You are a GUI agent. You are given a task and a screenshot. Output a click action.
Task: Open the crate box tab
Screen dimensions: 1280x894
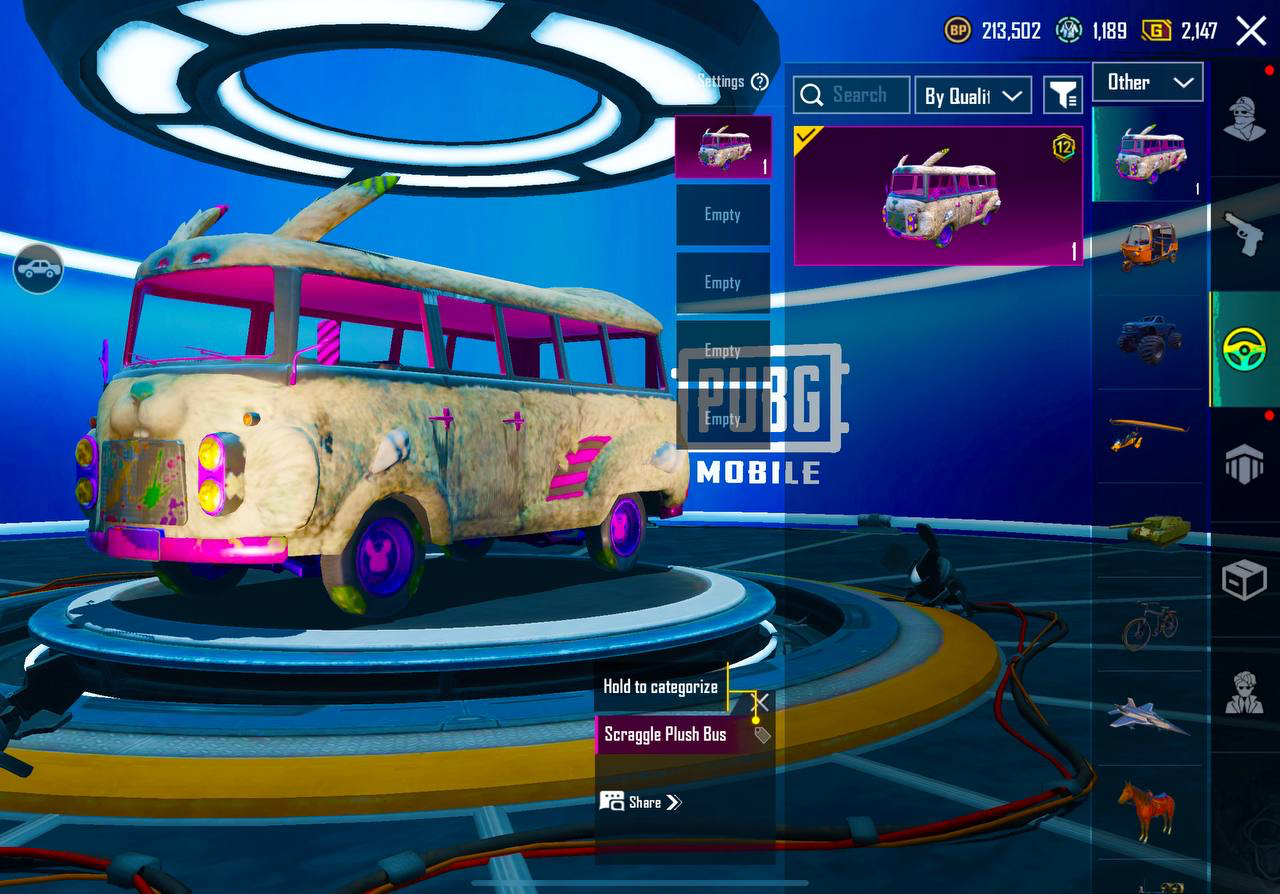[x=1244, y=580]
